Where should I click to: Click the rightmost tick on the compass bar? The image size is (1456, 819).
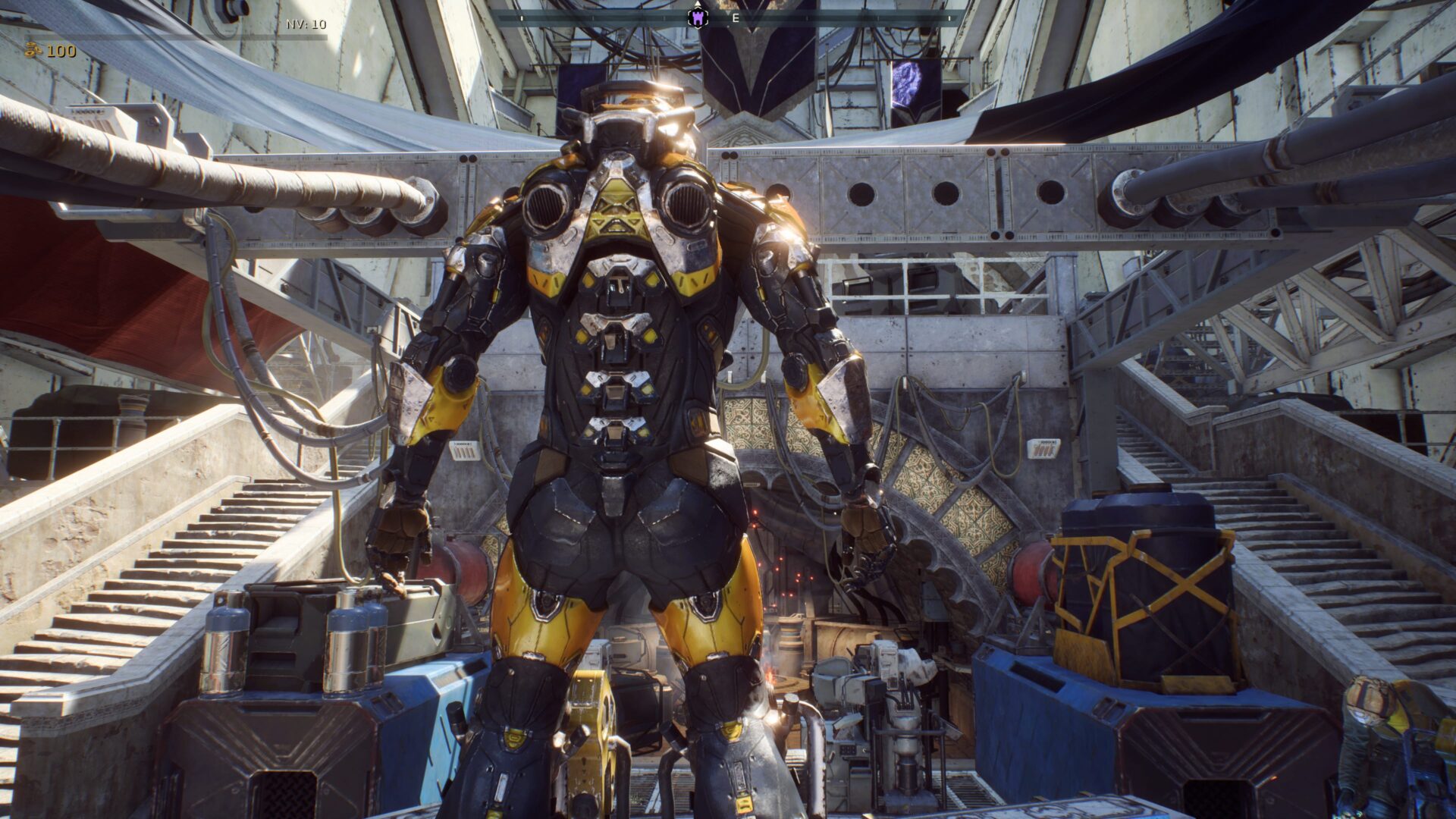(949, 18)
